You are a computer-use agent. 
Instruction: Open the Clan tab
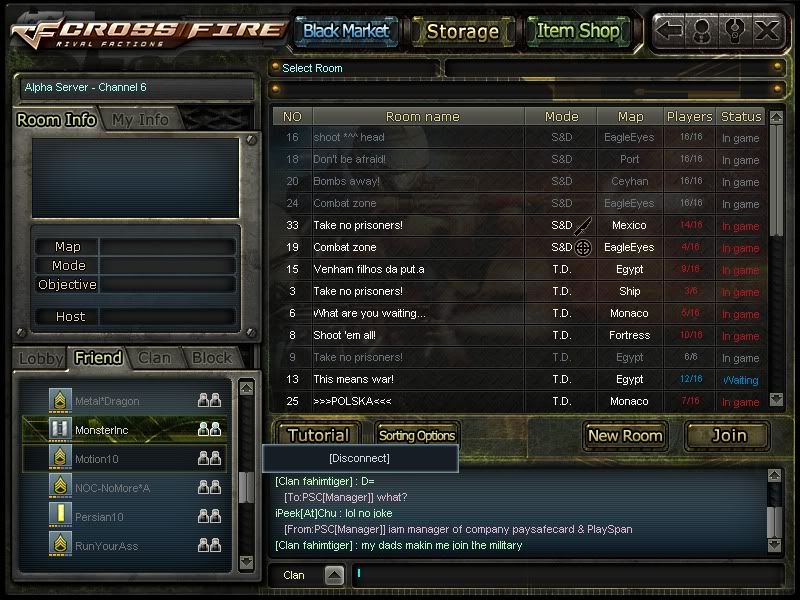coord(154,358)
